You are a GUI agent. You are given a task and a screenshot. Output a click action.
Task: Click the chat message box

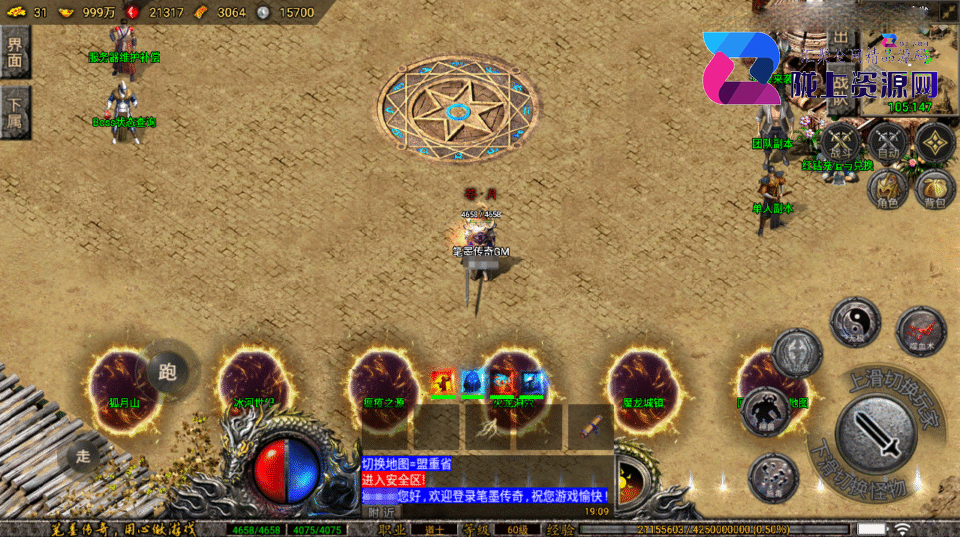486,479
